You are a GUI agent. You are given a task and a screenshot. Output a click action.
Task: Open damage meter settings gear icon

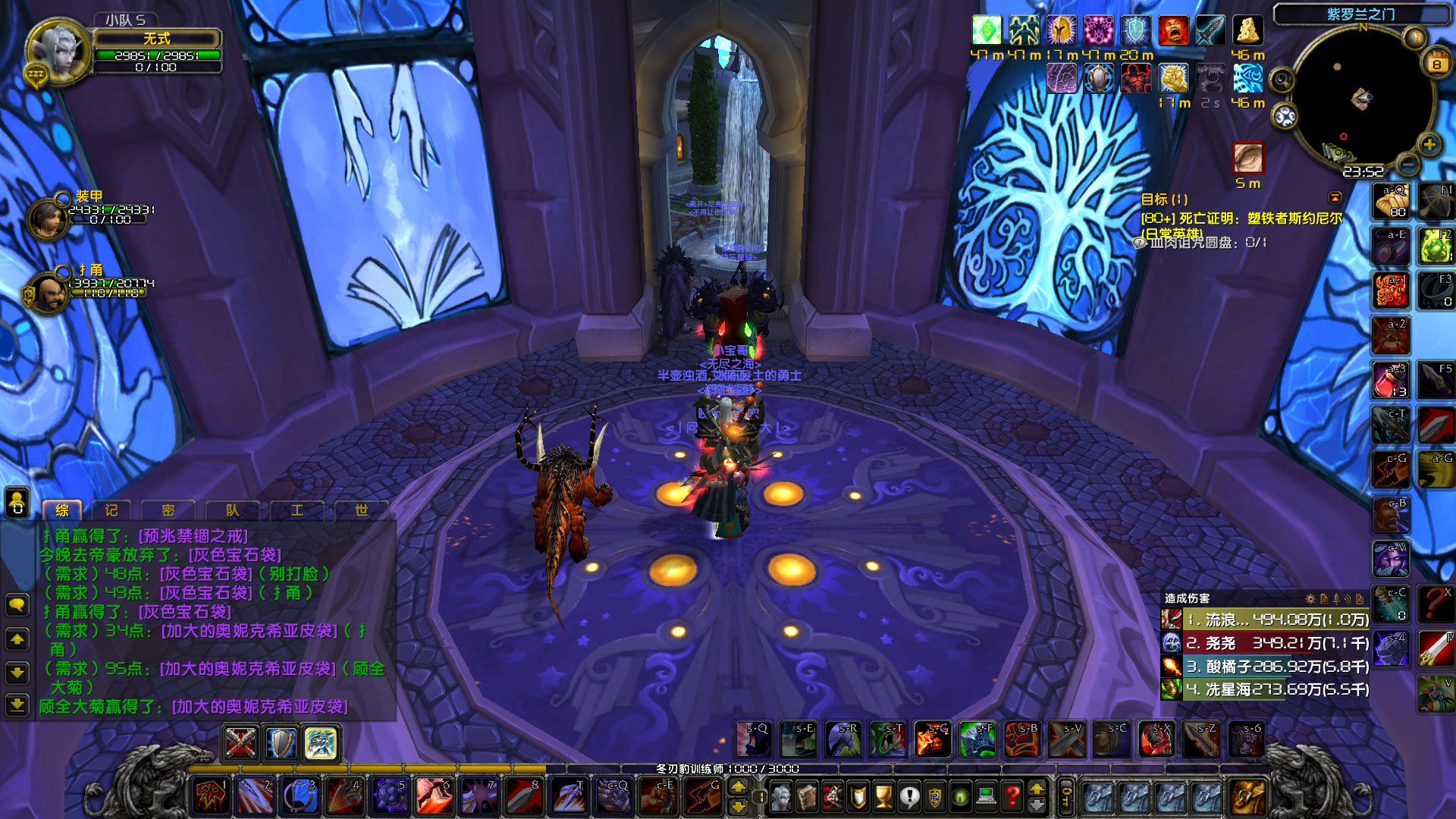click(1310, 599)
